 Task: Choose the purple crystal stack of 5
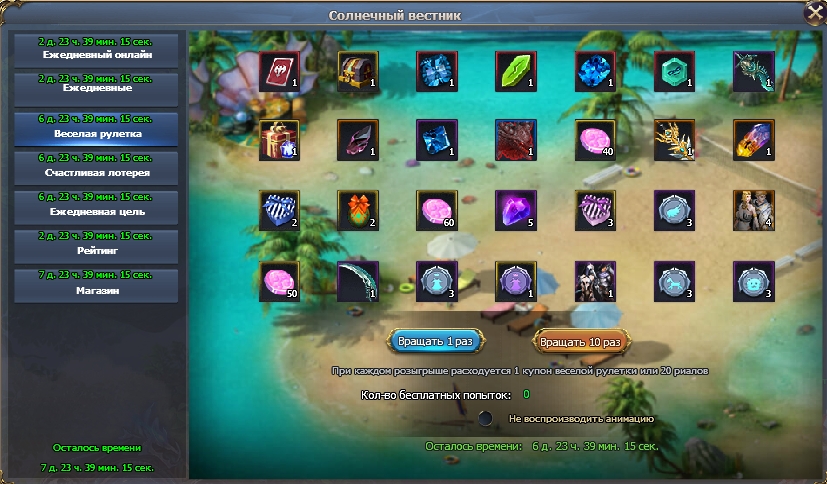(x=516, y=211)
